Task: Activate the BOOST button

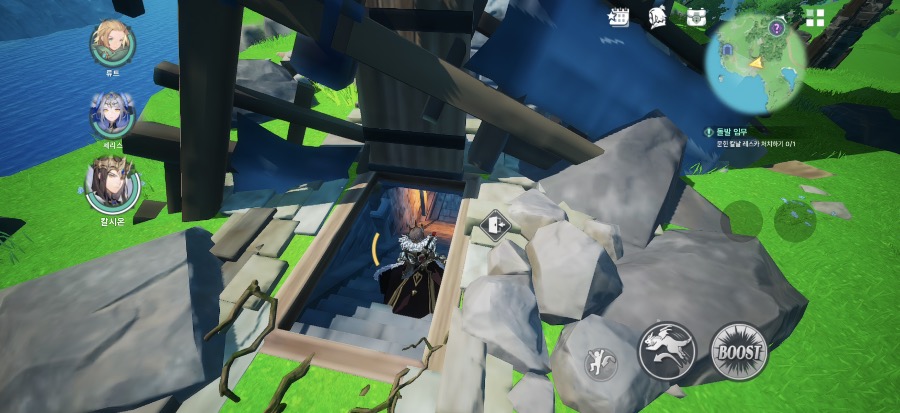Action: coord(739,352)
